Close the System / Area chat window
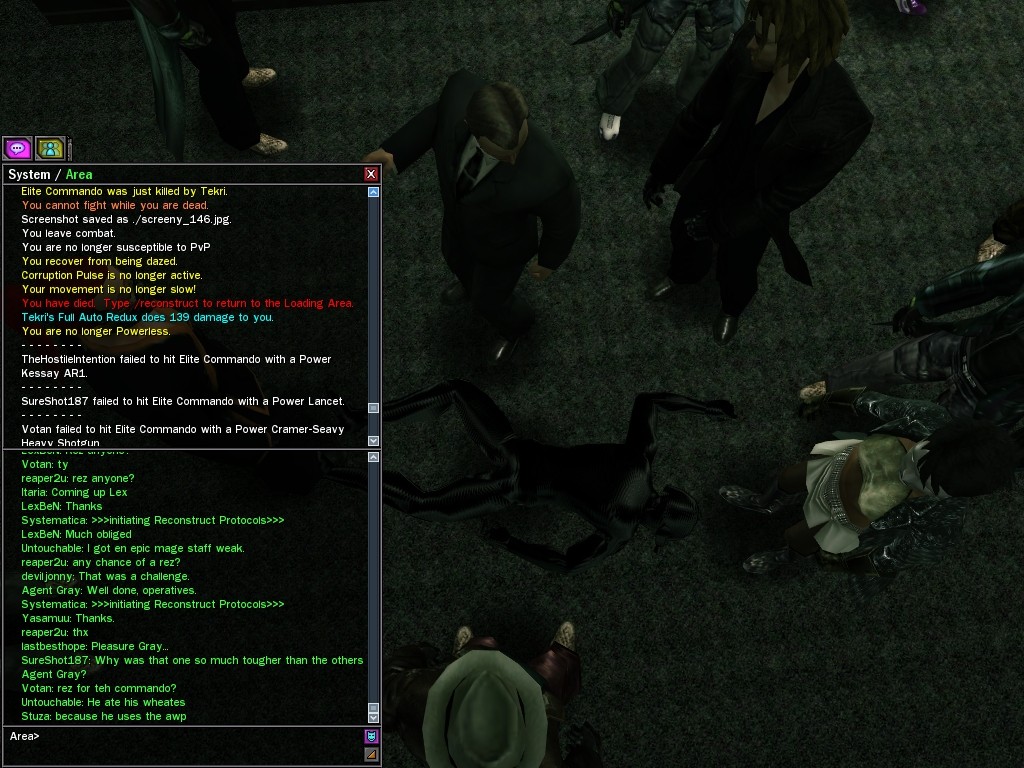Viewport: 1024px width, 768px height. [371, 174]
